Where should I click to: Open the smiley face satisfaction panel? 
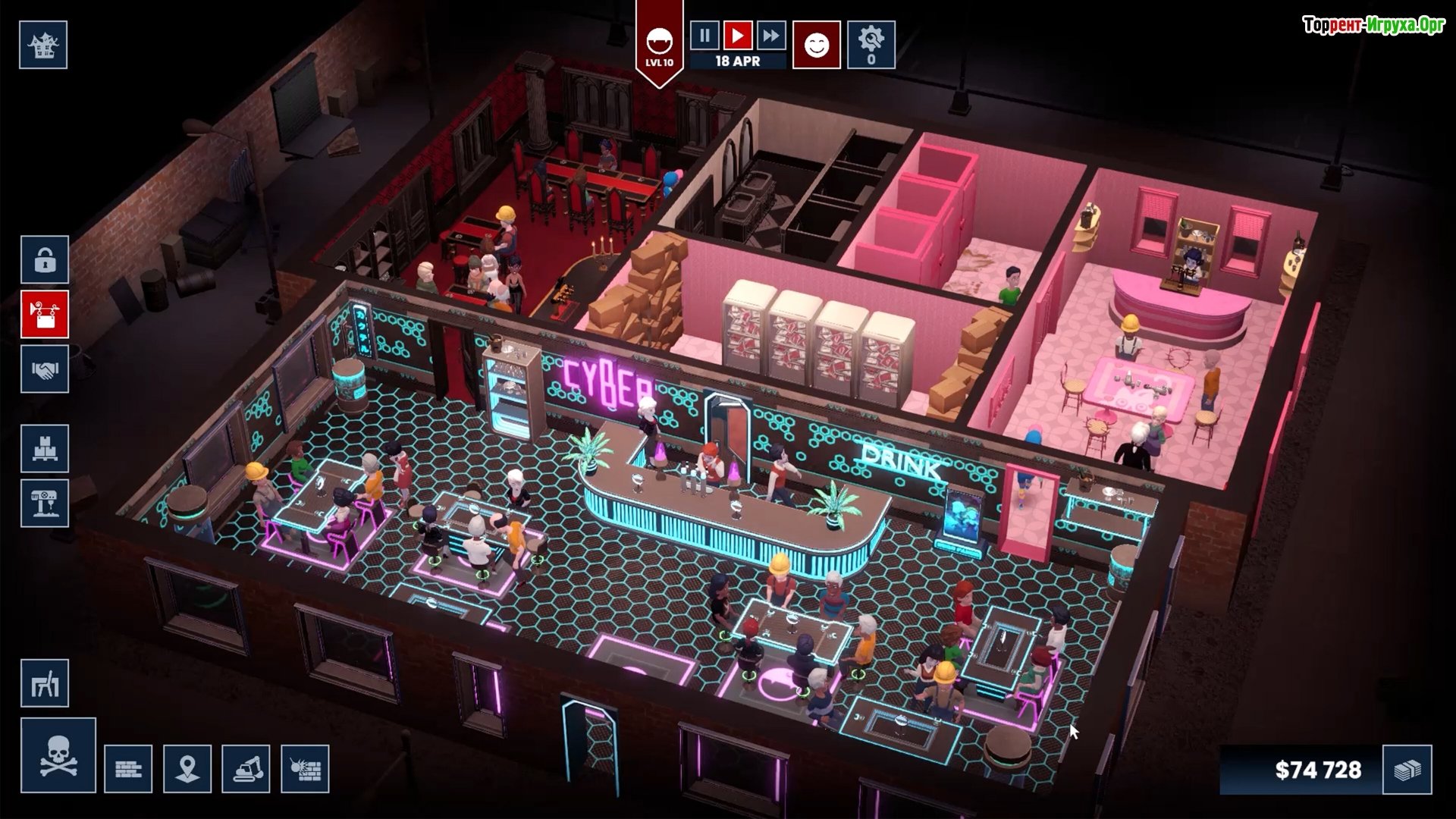817,45
